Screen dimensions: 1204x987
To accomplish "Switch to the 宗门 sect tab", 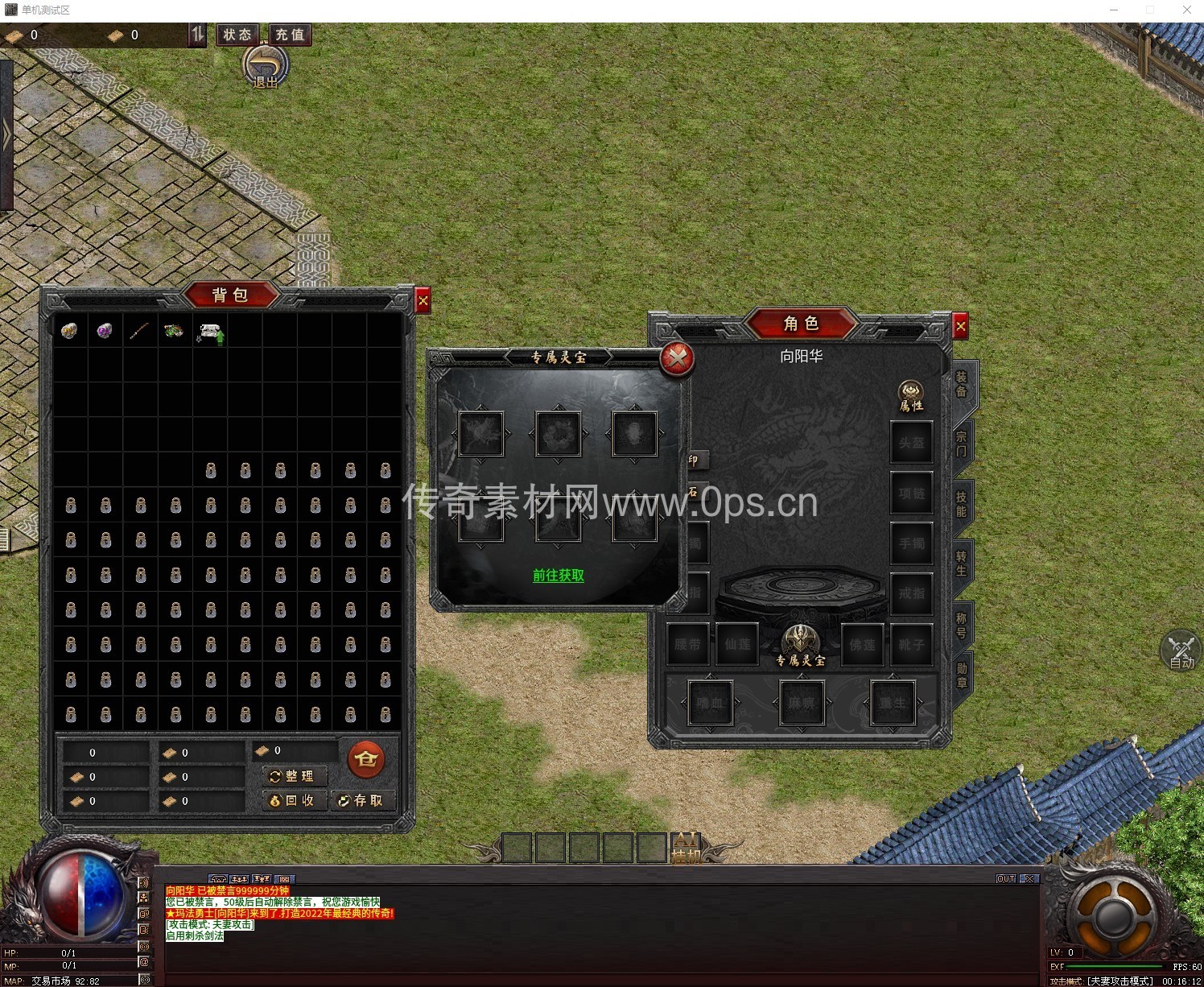I will click(x=962, y=444).
